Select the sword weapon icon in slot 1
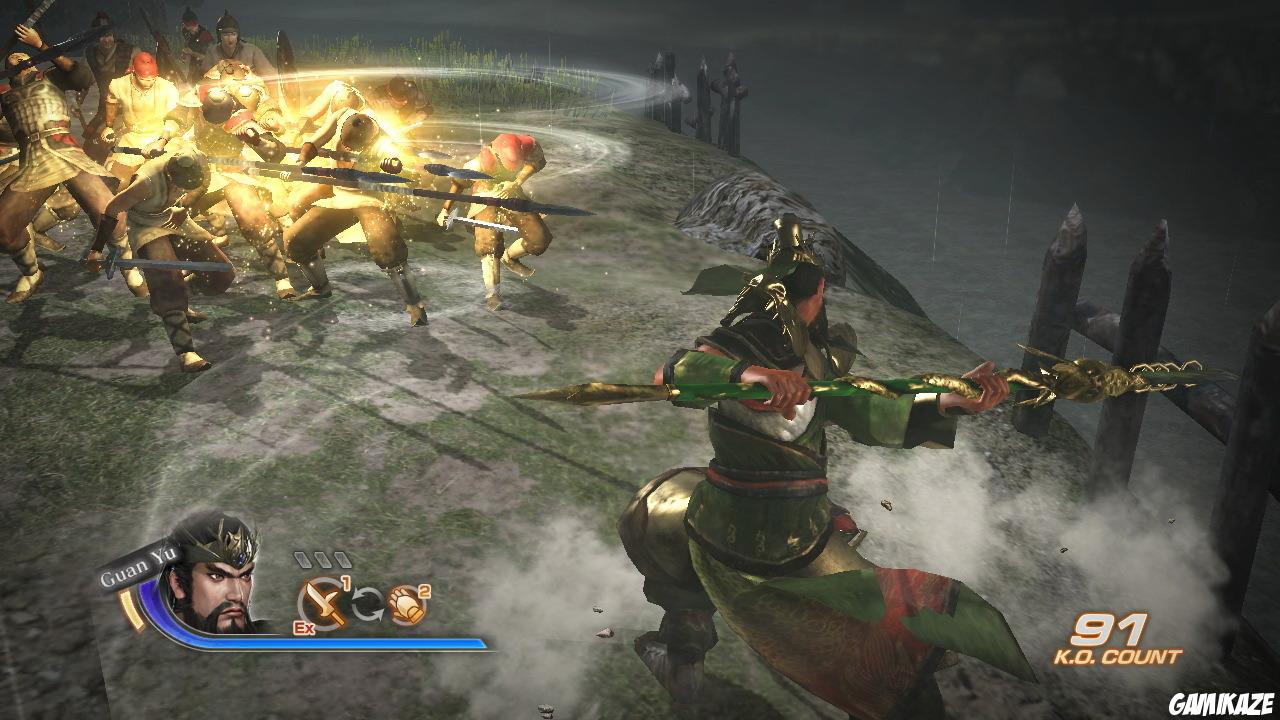 coord(321,601)
